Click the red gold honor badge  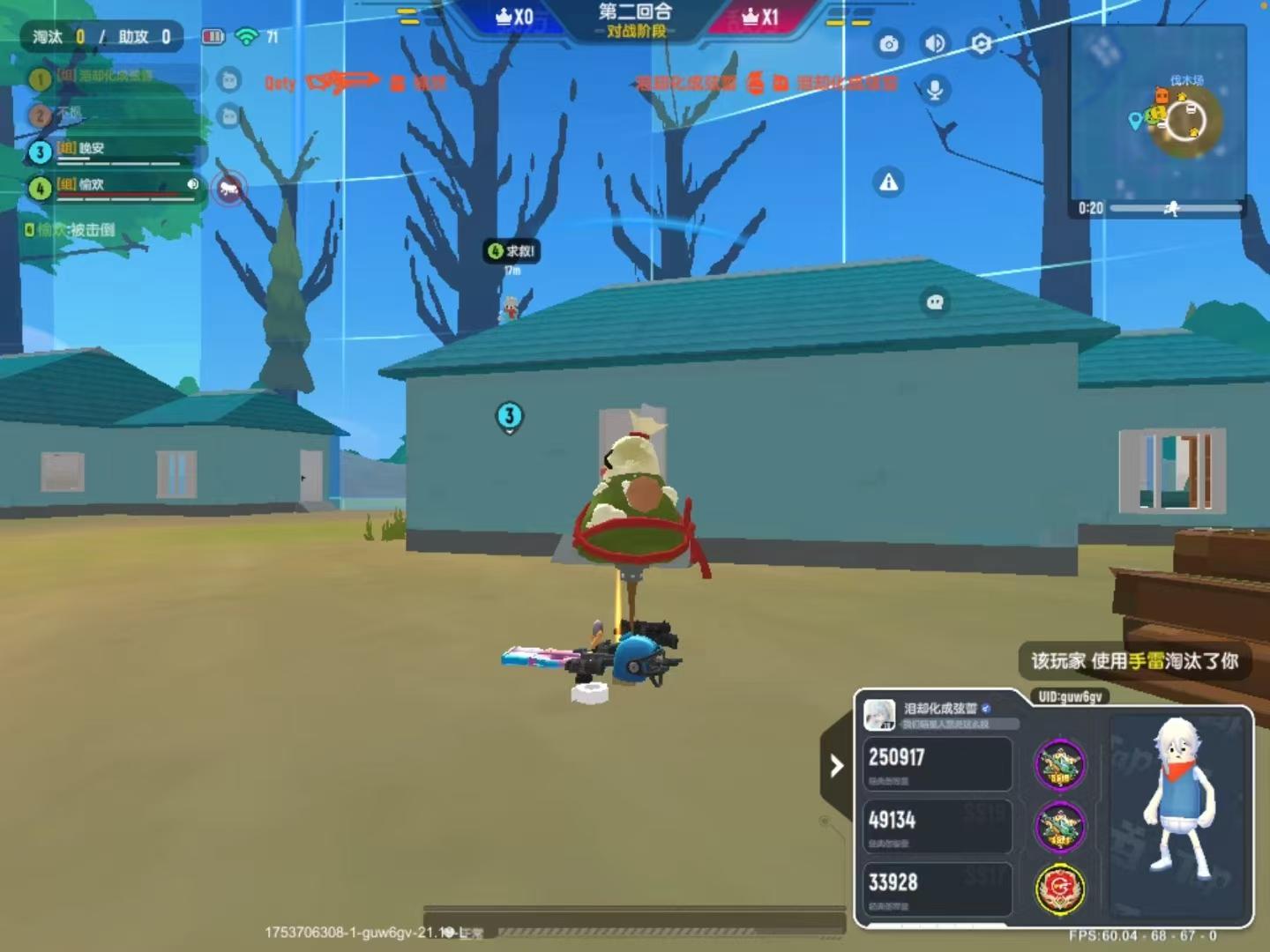(1057, 890)
